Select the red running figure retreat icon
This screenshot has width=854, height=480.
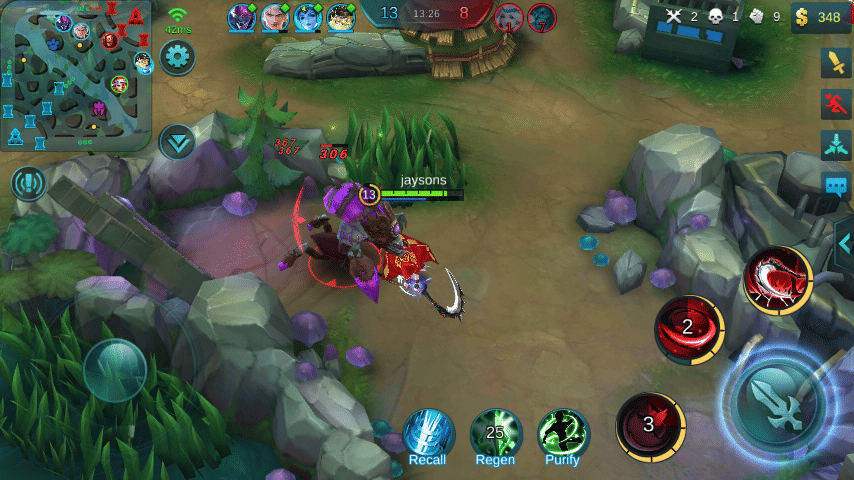[835, 103]
